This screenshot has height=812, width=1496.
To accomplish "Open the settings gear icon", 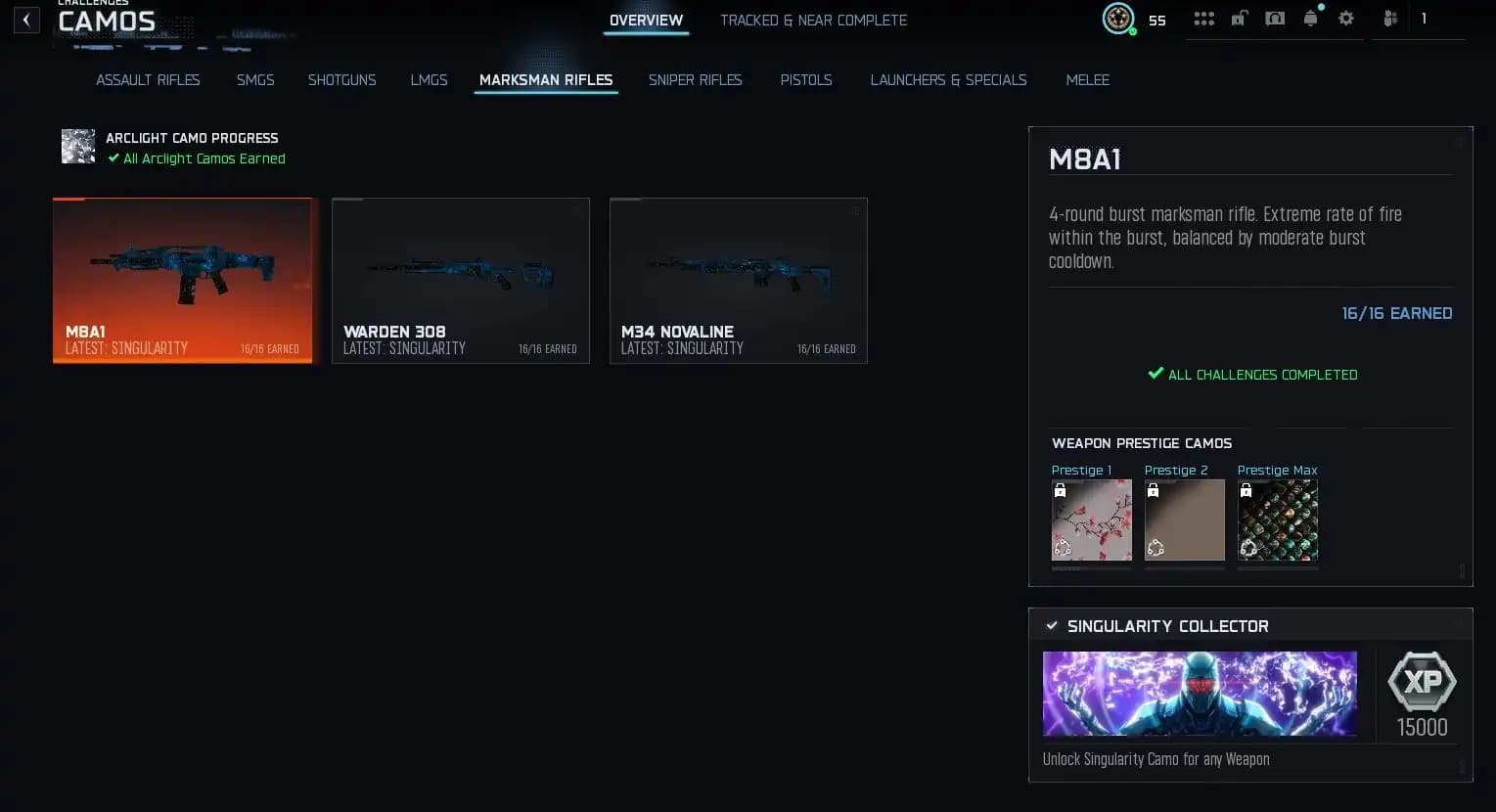I will click(1345, 19).
